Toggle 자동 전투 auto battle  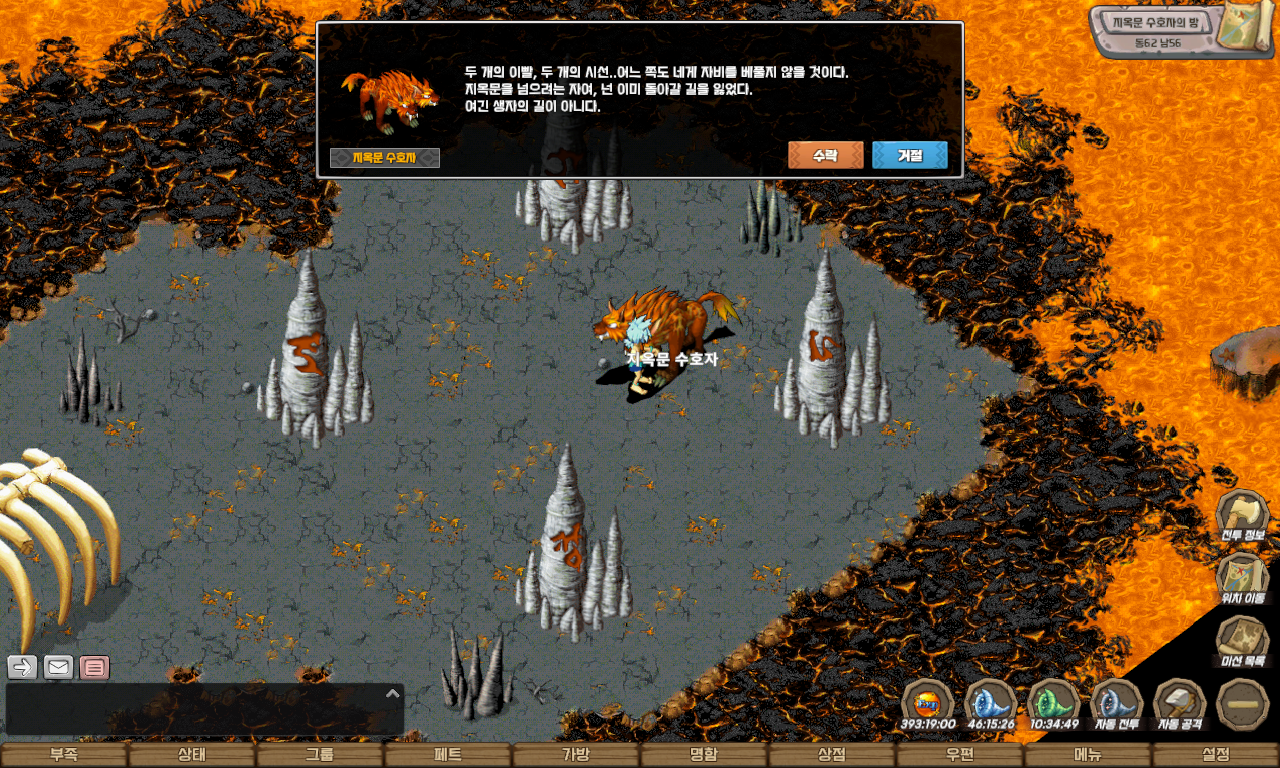[x=1117, y=704]
